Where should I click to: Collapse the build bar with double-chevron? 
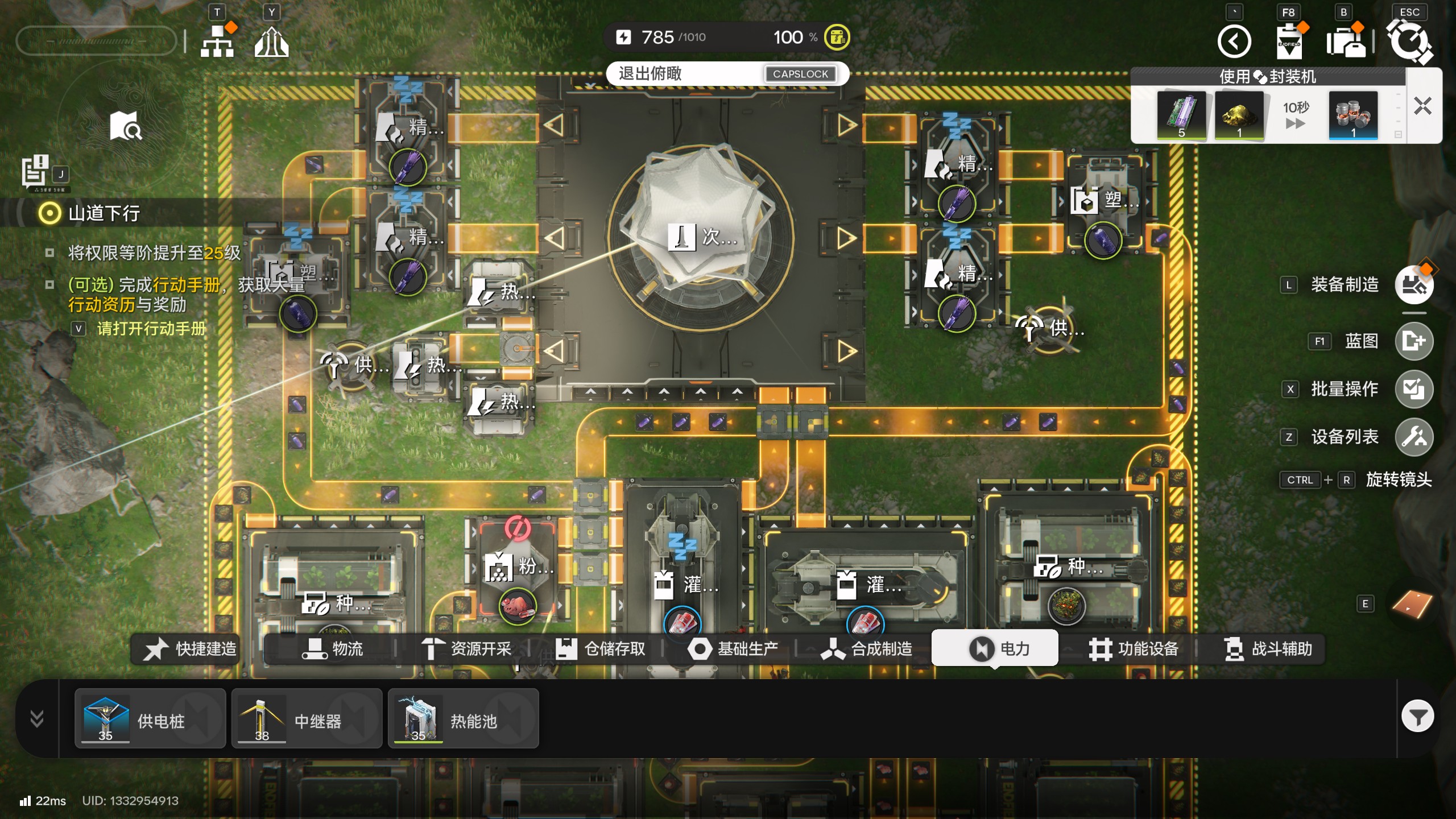pos(37,719)
